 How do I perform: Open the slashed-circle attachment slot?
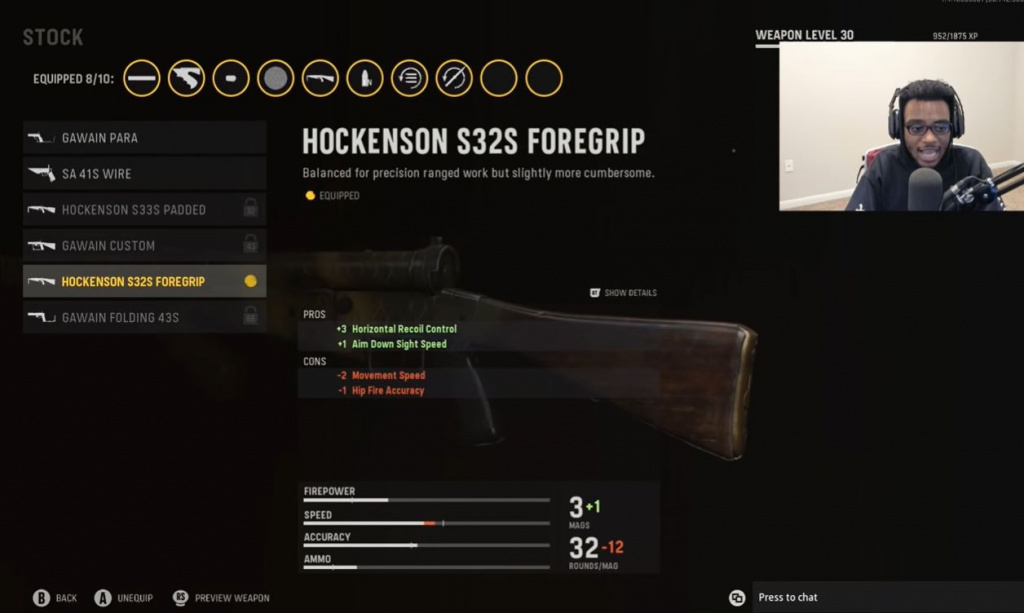point(454,78)
